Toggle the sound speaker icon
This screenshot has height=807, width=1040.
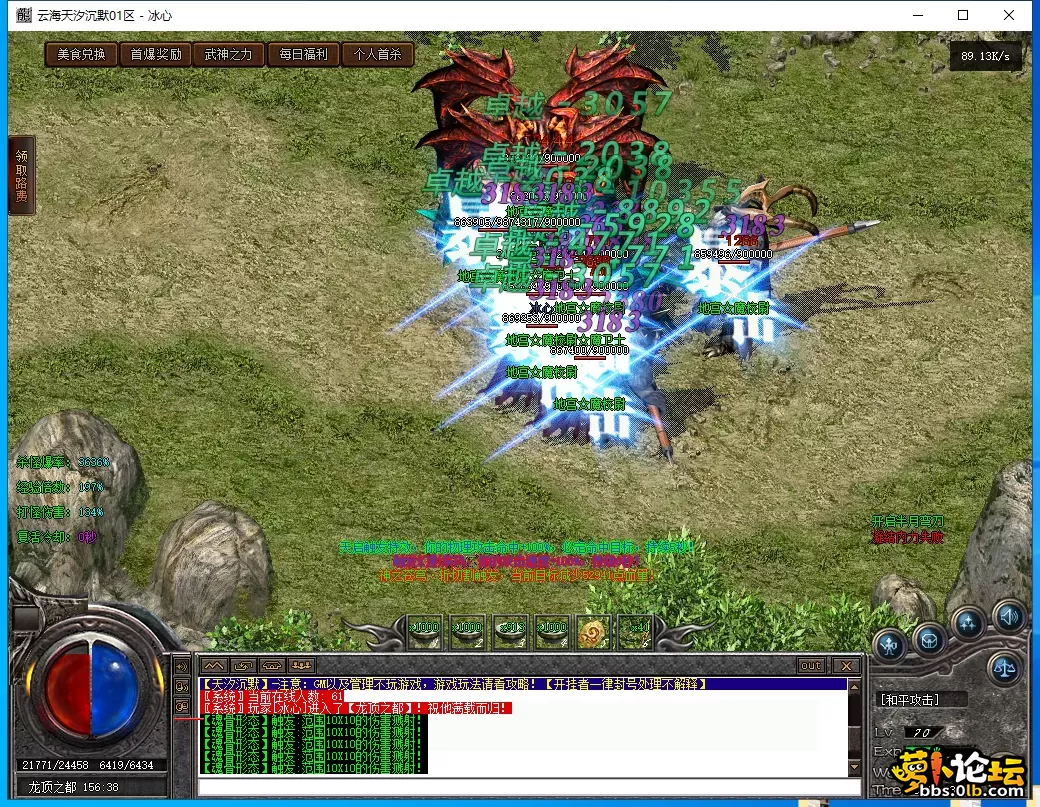point(1008,616)
